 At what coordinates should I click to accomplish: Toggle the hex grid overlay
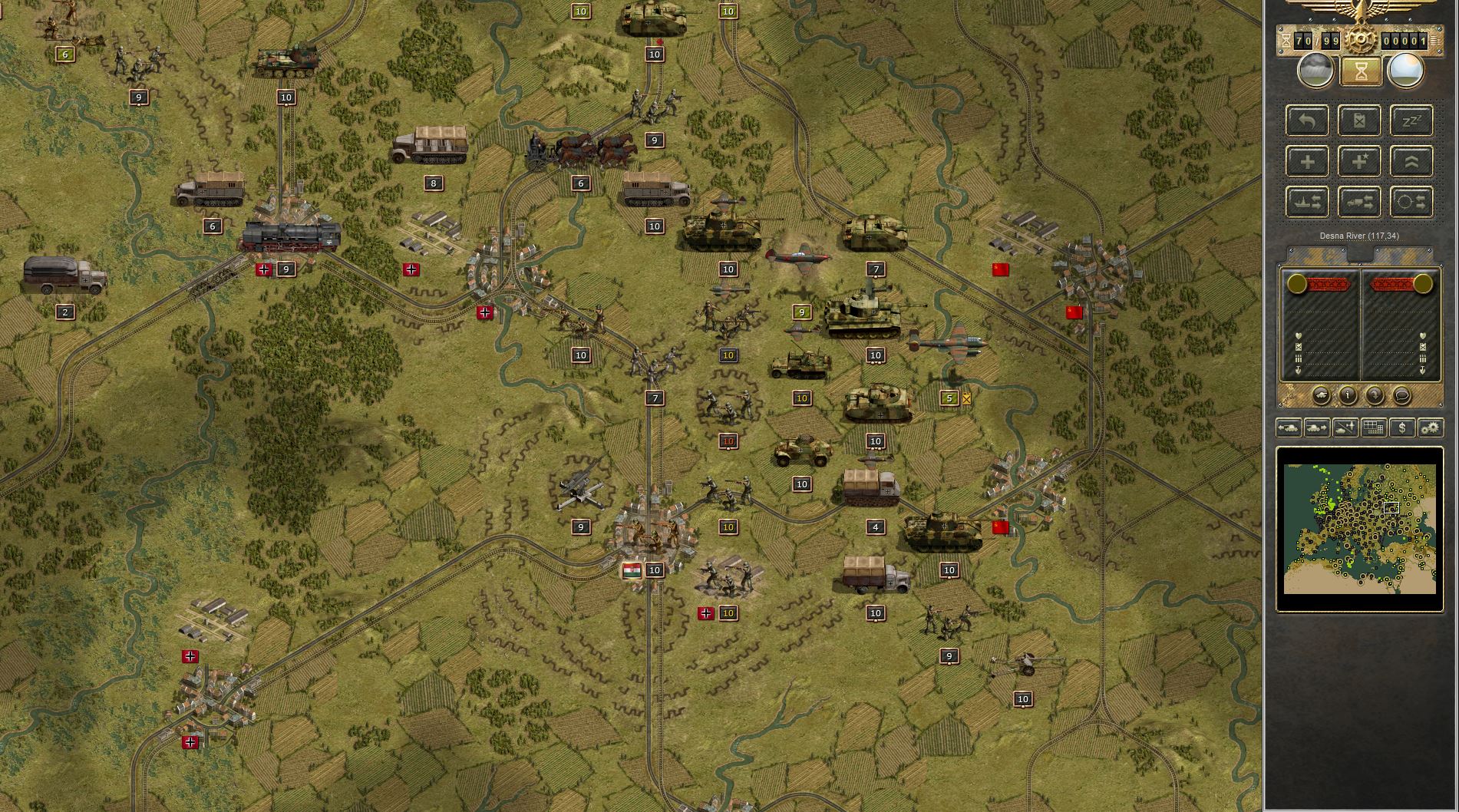point(1373,428)
